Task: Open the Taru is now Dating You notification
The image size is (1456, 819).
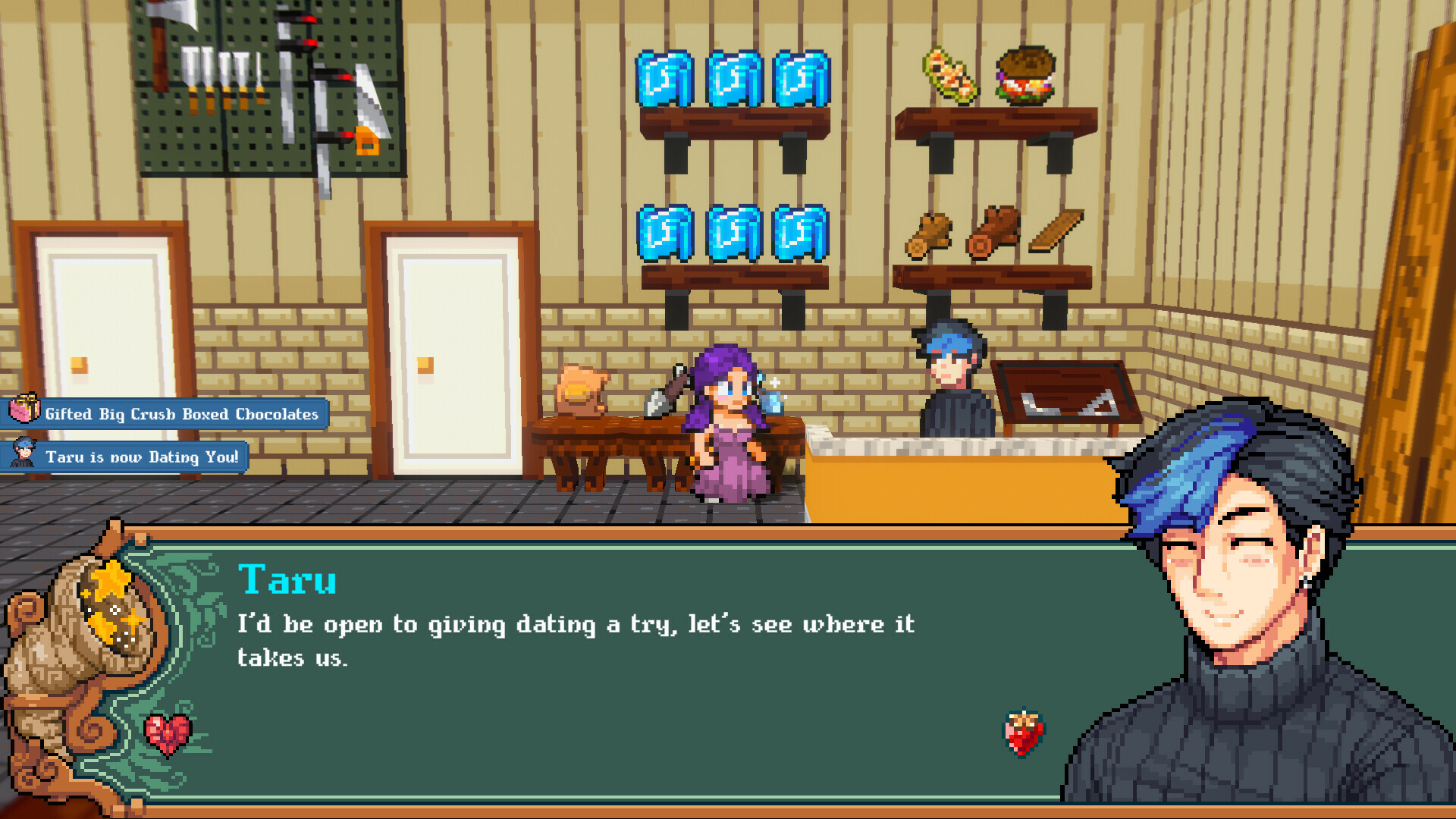Action: coord(126,457)
